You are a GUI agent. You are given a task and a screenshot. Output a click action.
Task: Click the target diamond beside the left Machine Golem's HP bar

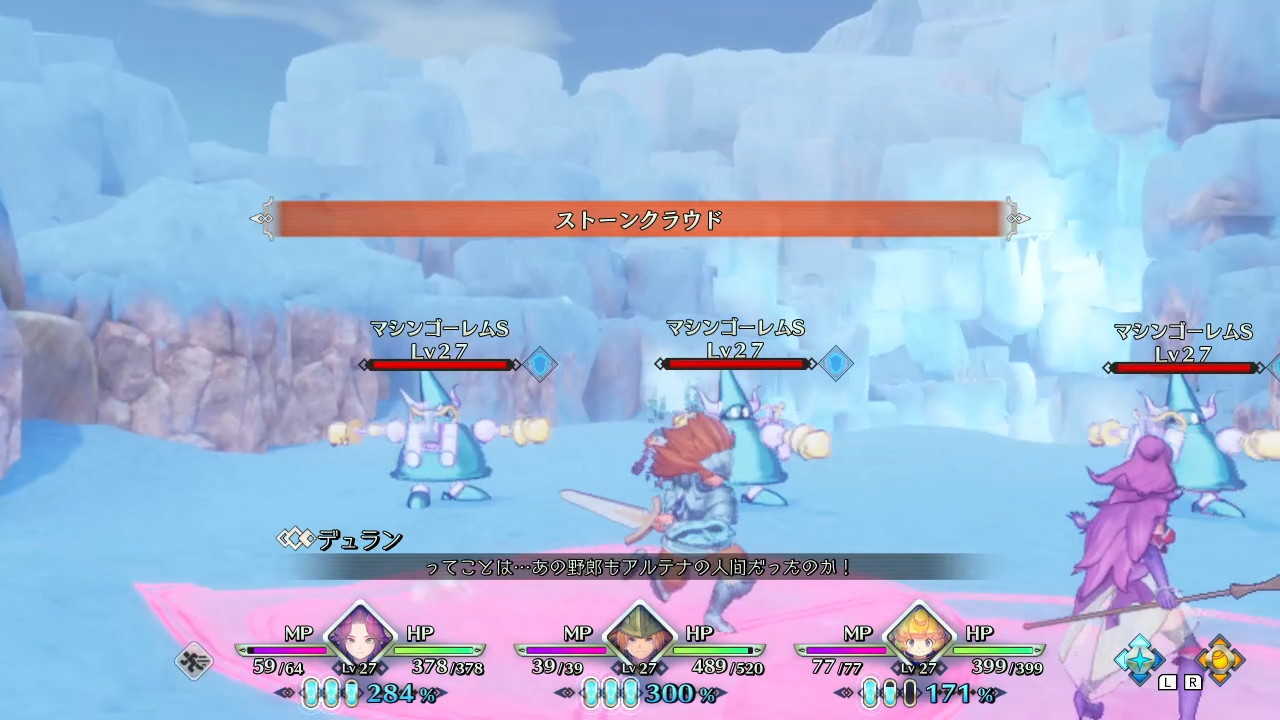pos(540,363)
